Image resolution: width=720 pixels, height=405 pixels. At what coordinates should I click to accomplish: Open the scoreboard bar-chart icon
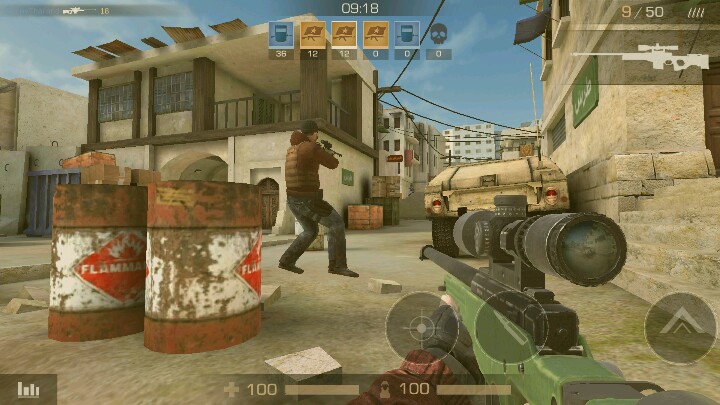click(28, 389)
